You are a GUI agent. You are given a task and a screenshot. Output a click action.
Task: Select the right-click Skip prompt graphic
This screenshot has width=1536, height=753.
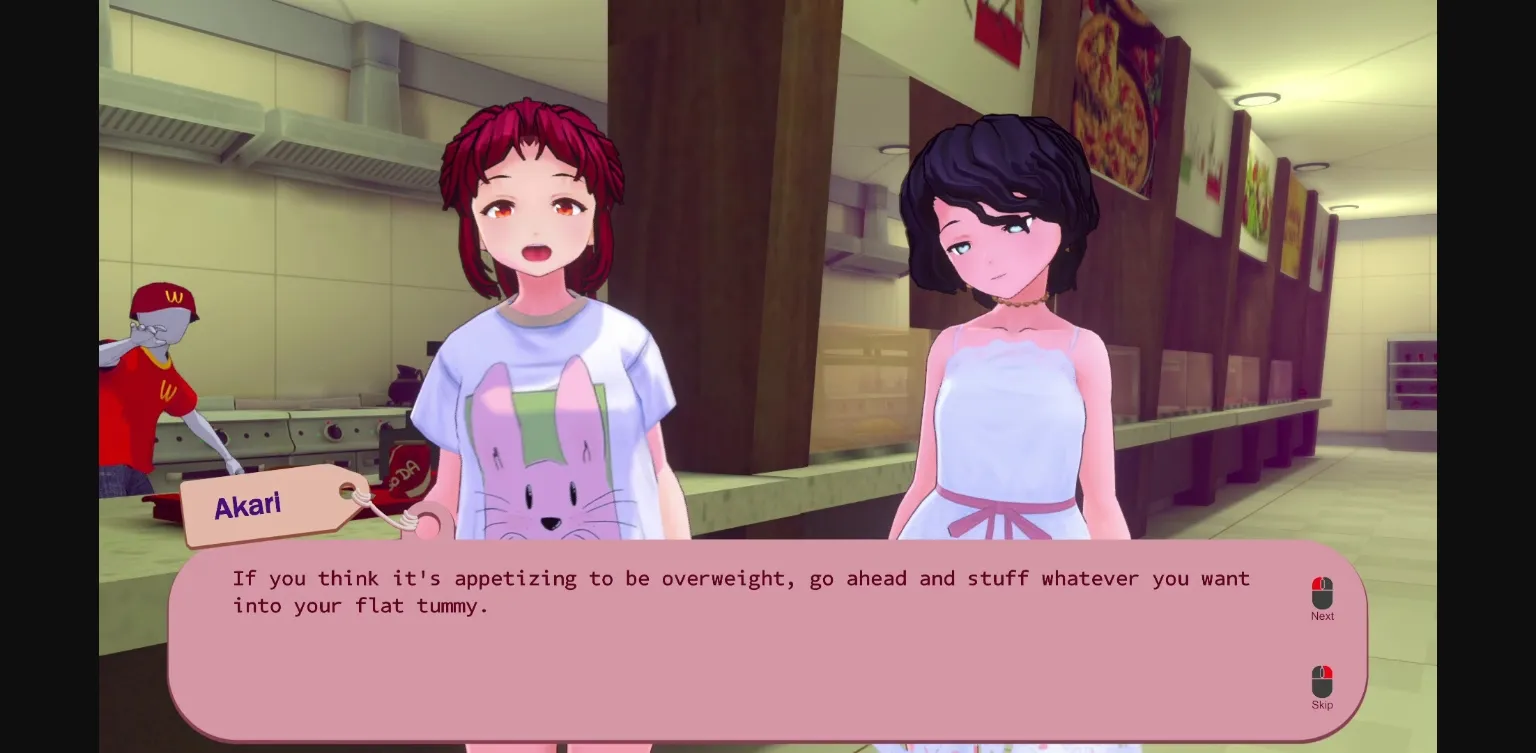1322,681
